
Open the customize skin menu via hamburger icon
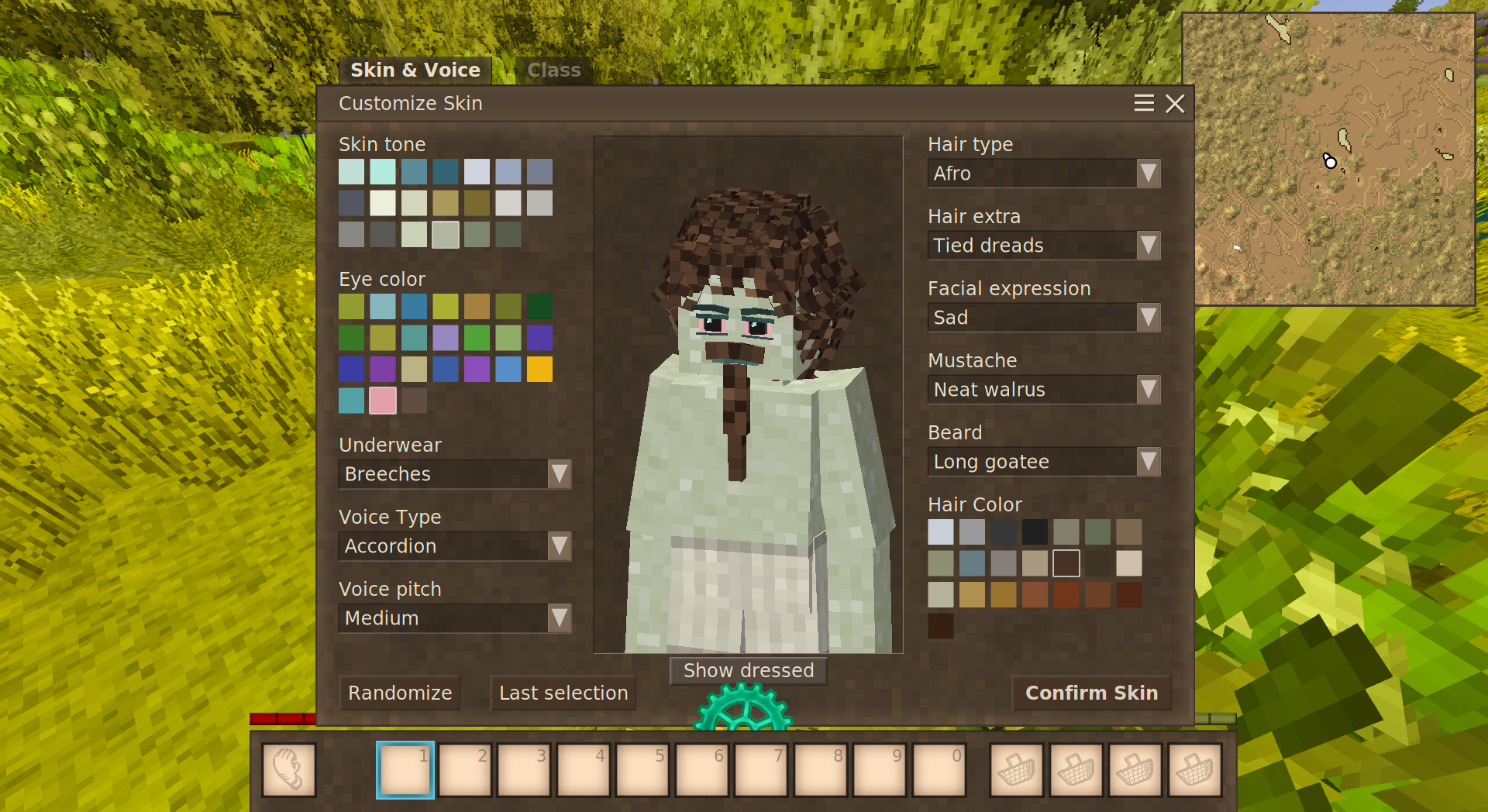coord(1144,103)
